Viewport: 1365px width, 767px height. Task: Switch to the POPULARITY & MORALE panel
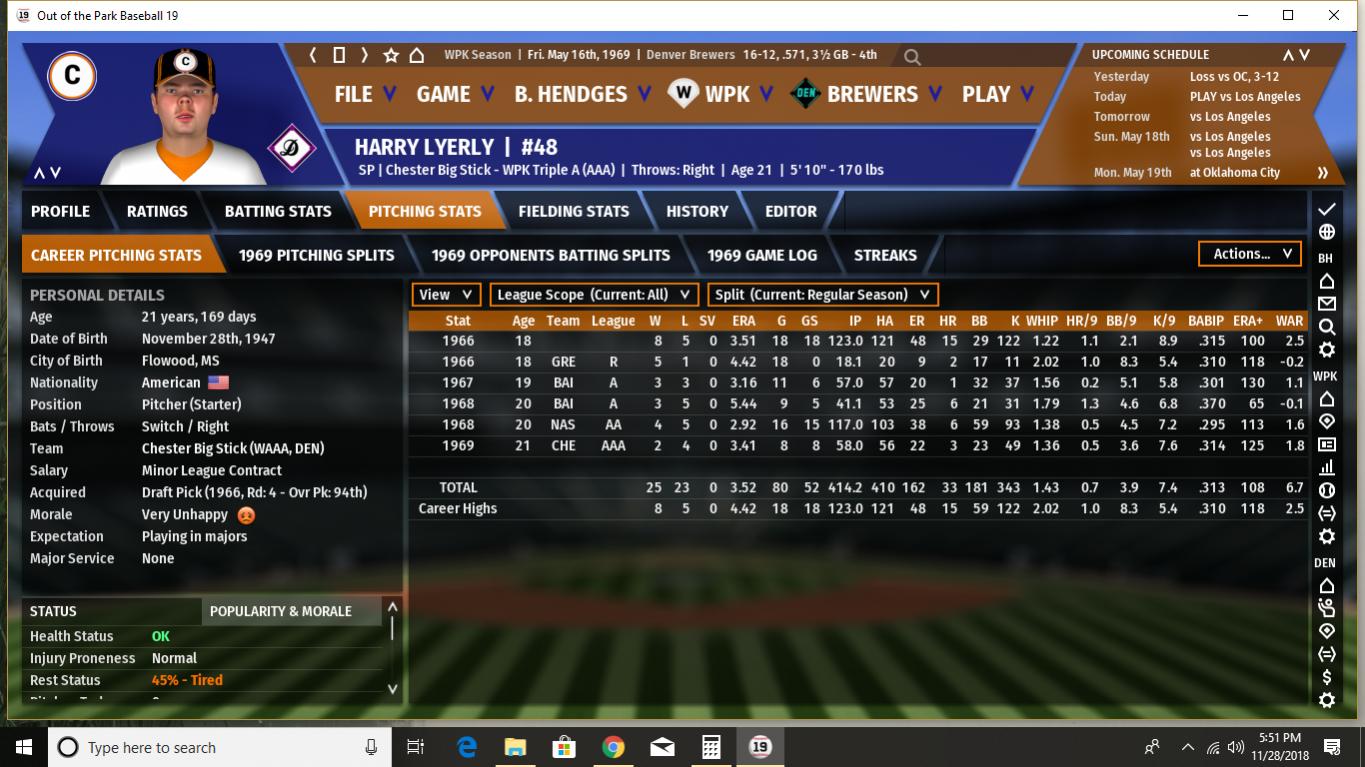[x=280, y=611]
